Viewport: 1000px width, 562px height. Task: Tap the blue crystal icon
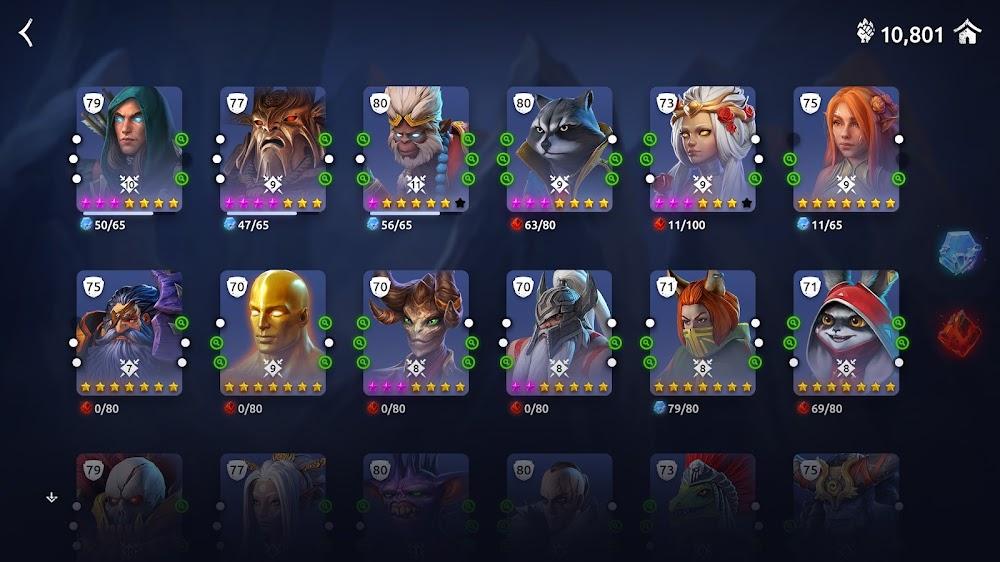point(960,252)
